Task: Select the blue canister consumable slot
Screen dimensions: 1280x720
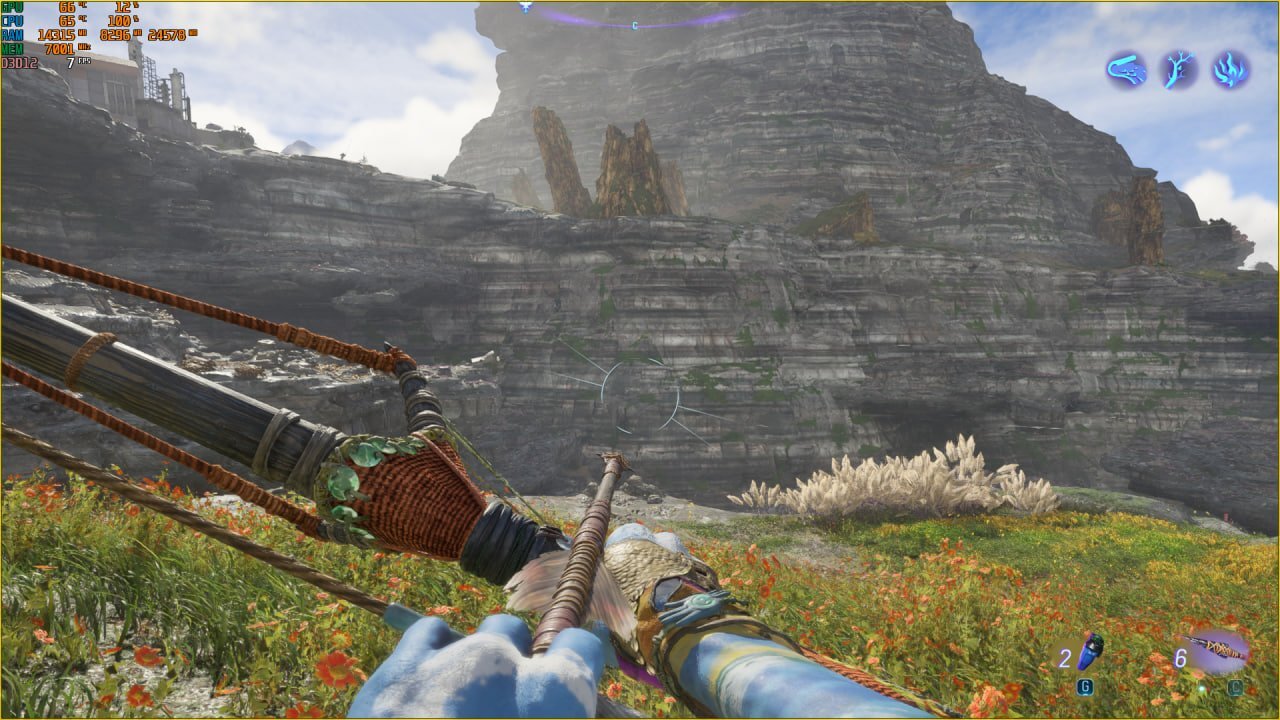Action: pyautogui.click(x=1088, y=651)
